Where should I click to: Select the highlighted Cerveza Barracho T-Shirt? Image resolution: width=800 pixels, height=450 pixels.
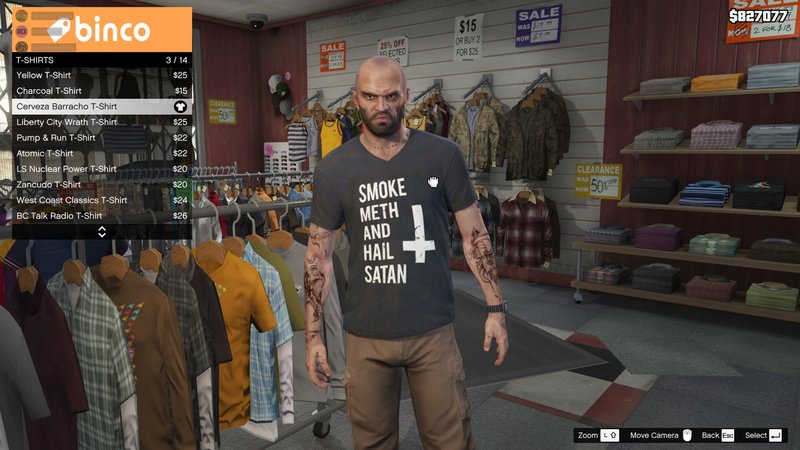[x=100, y=106]
